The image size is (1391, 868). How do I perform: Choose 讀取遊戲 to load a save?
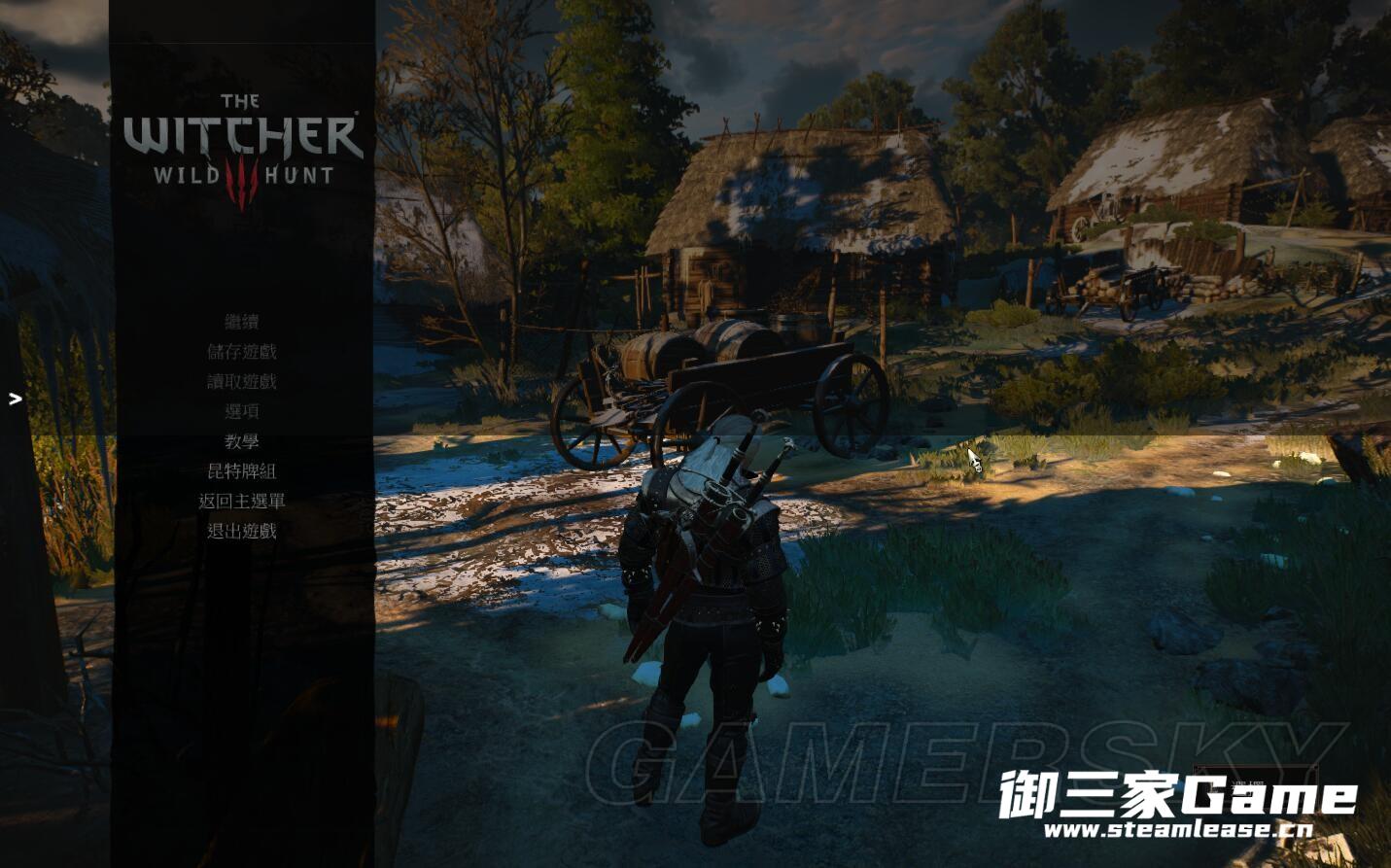pos(242,382)
